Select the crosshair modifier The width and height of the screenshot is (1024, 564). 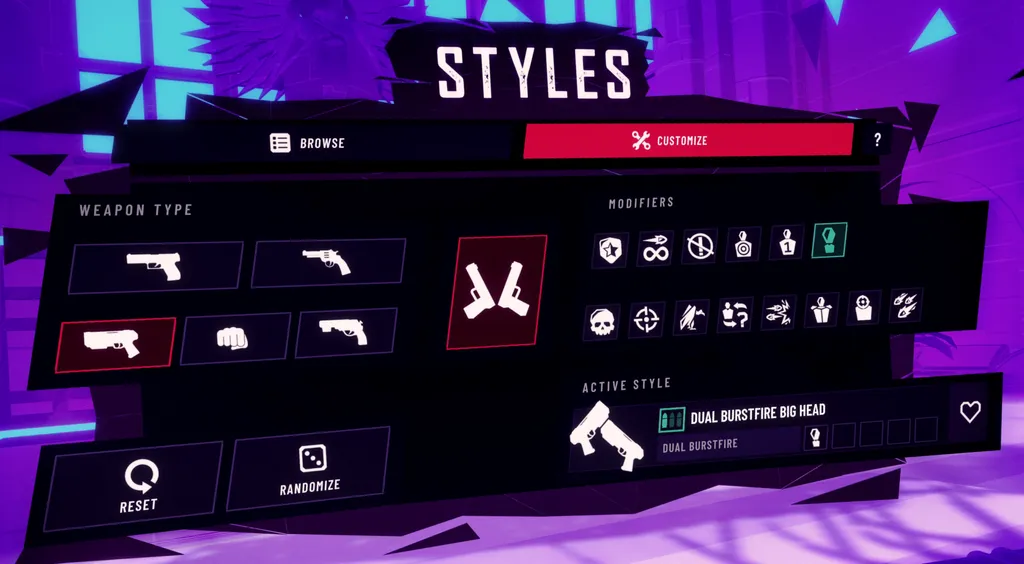tap(647, 319)
